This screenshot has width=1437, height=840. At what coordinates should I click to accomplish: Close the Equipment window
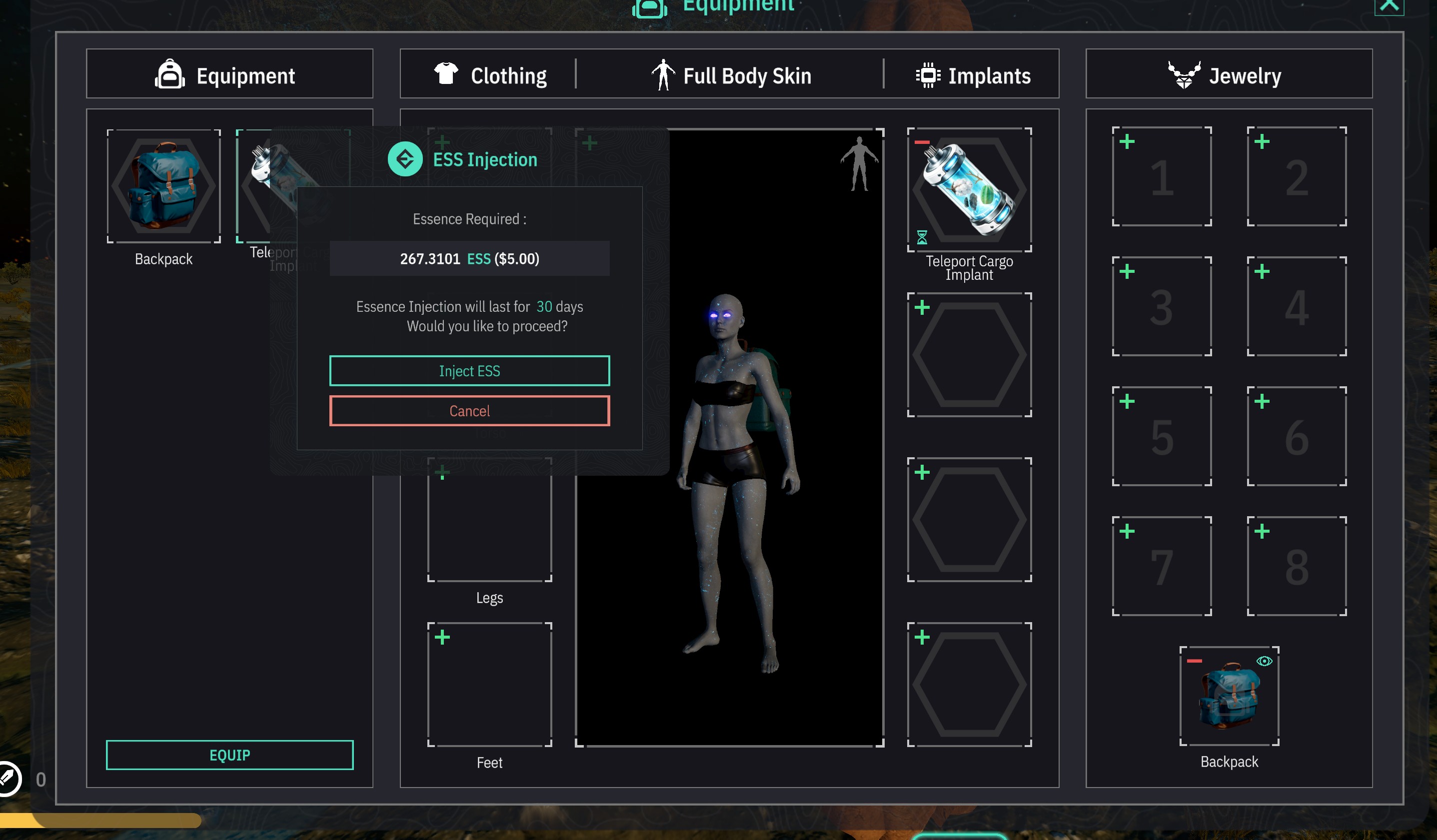1389,6
